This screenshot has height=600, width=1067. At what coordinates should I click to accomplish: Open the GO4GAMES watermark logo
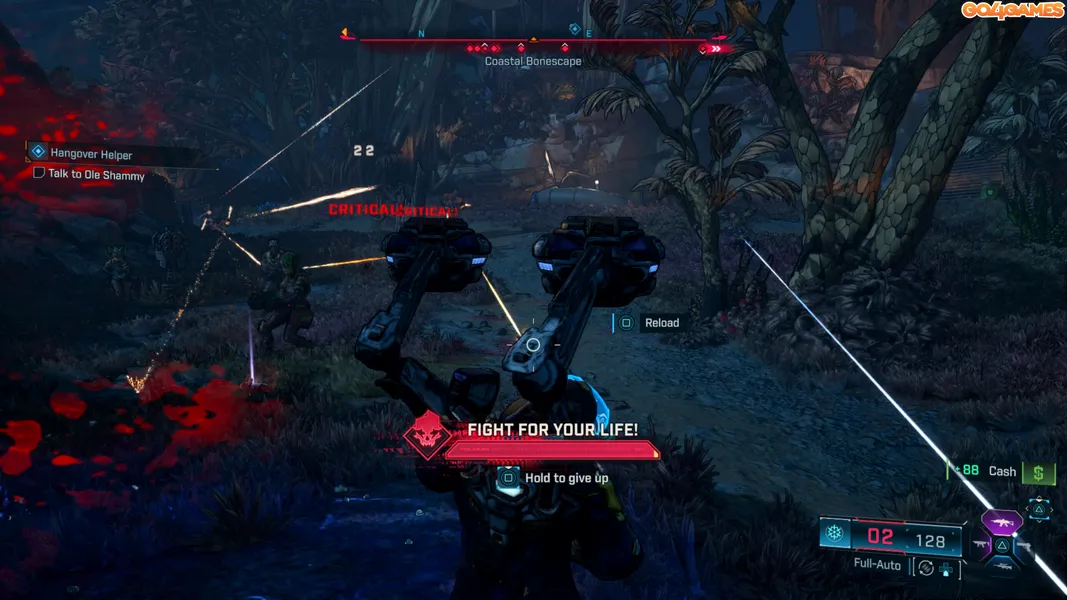[1012, 10]
